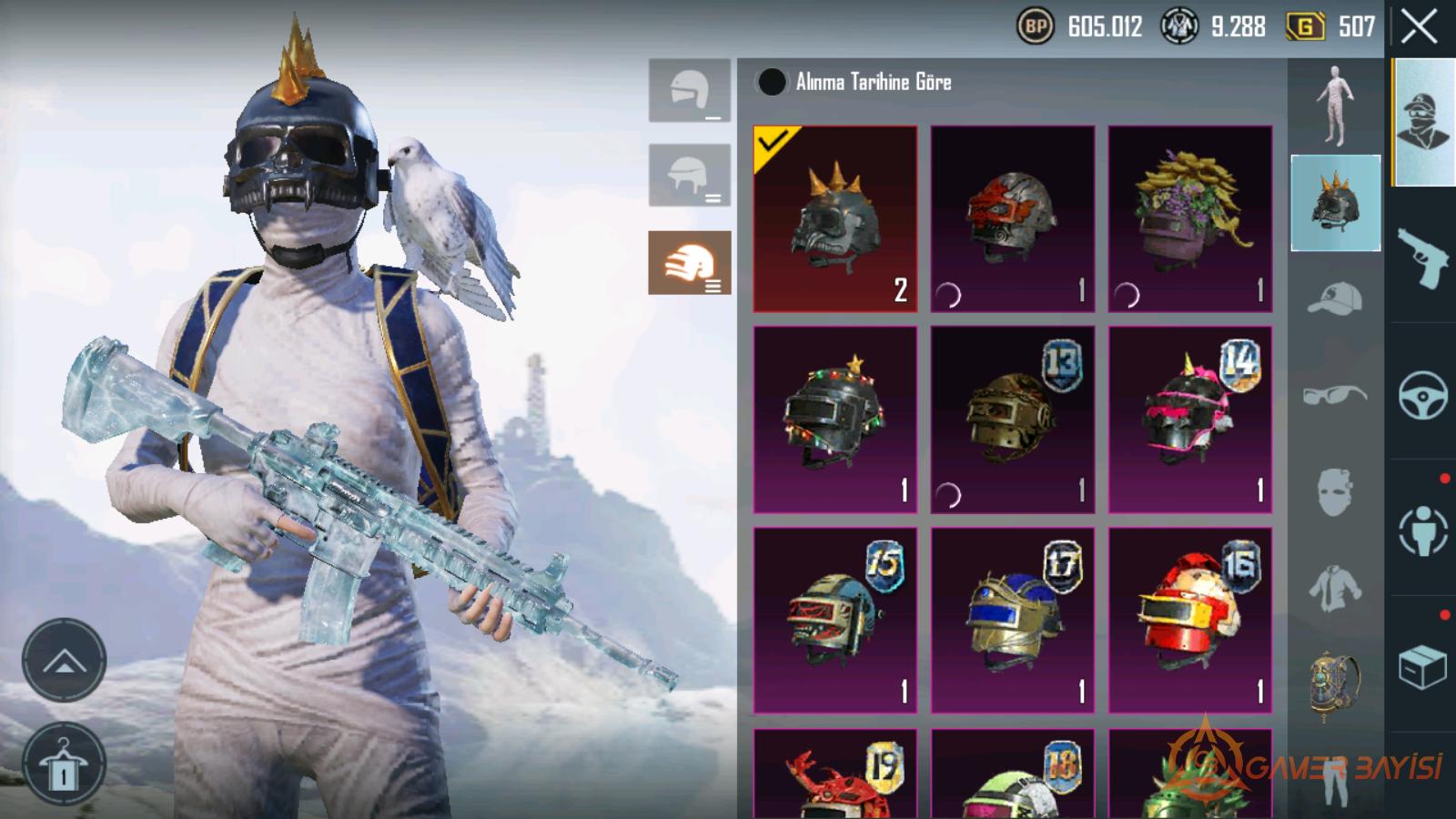Choose the season 14 pink helmet
Viewport: 1456px width, 819px height.
coord(1189,420)
